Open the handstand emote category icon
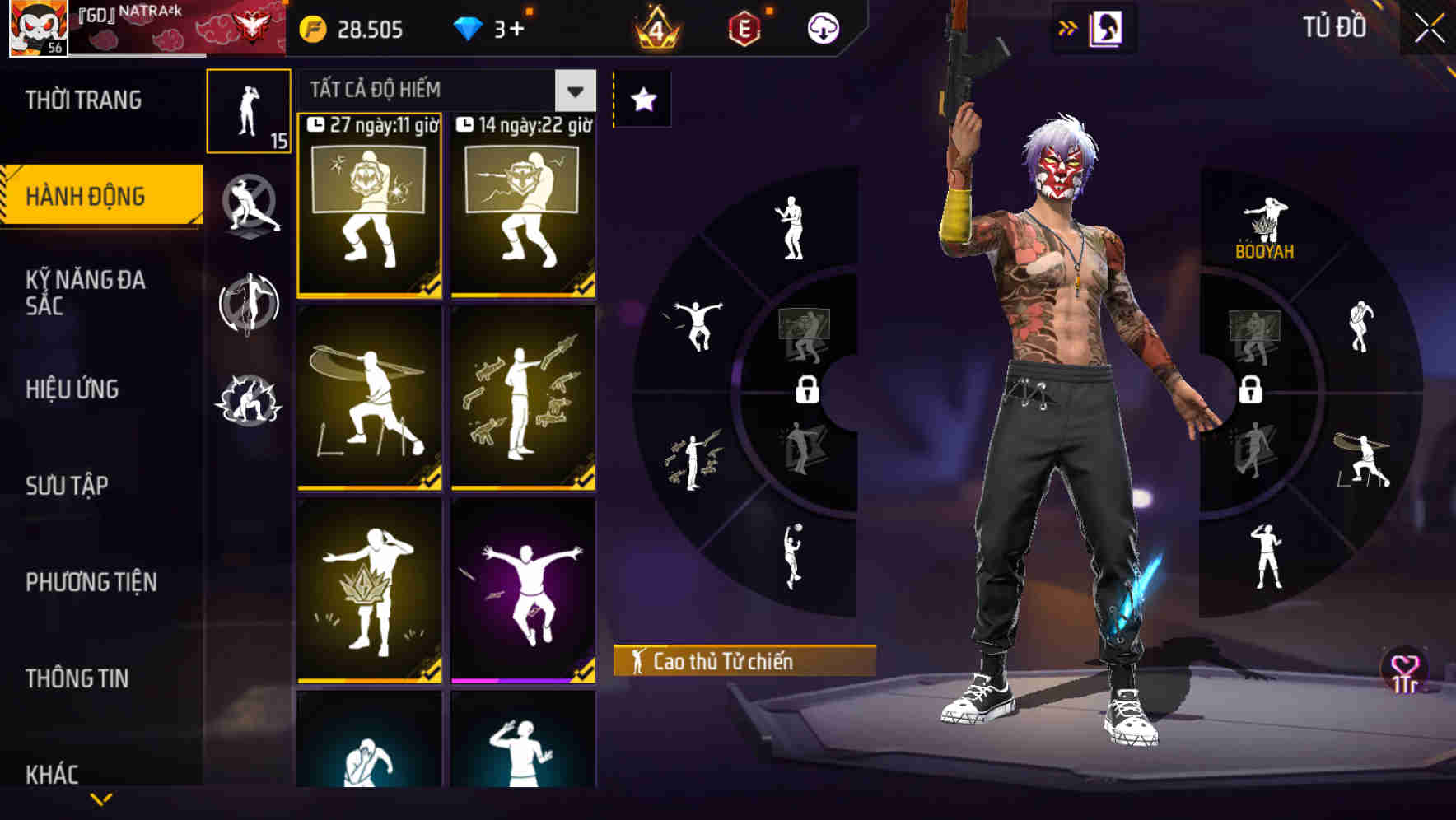The width and height of the screenshot is (1456, 820). 250,305
